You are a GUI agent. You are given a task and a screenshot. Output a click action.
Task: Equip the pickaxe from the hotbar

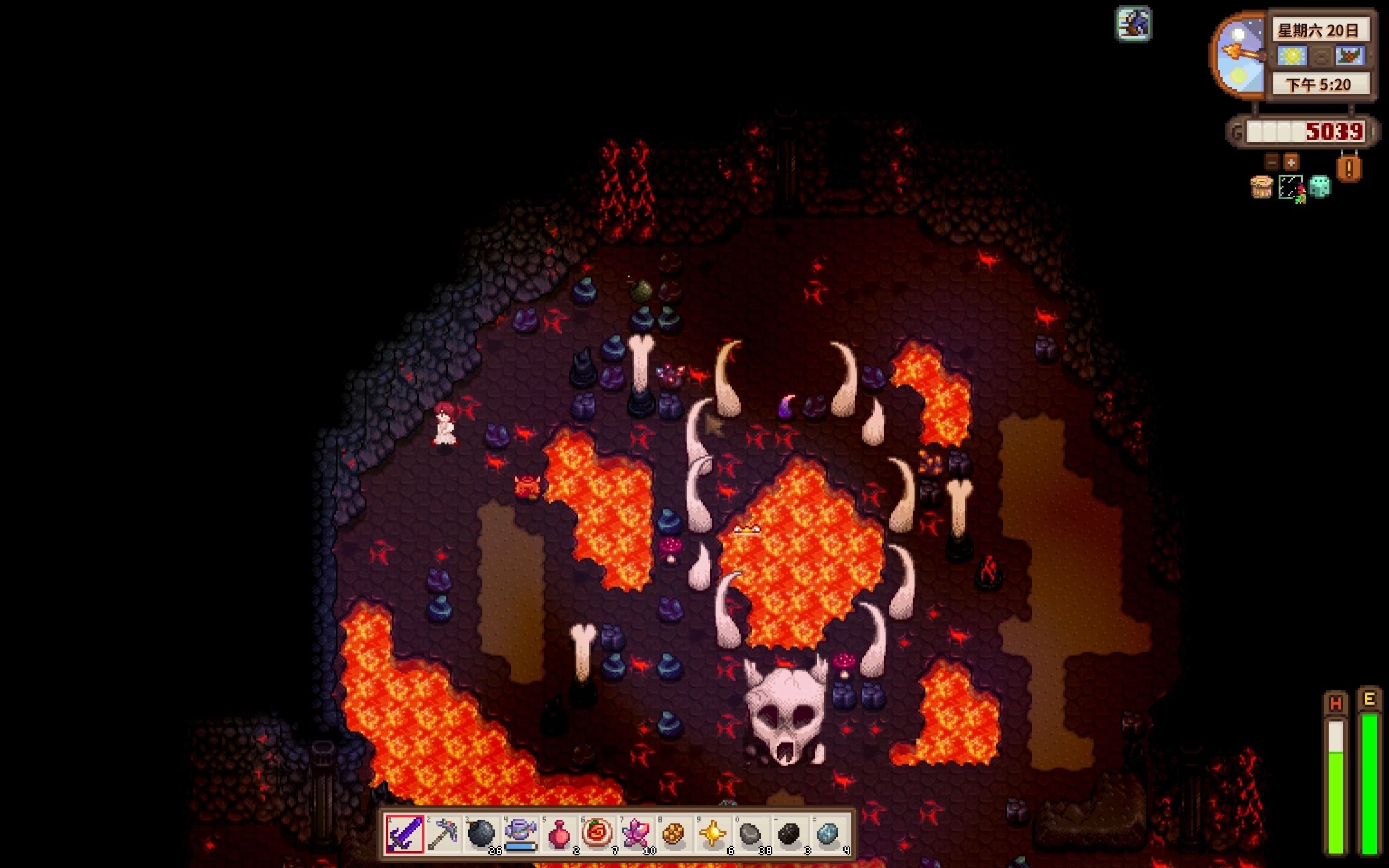pyautogui.click(x=443, y=834)
